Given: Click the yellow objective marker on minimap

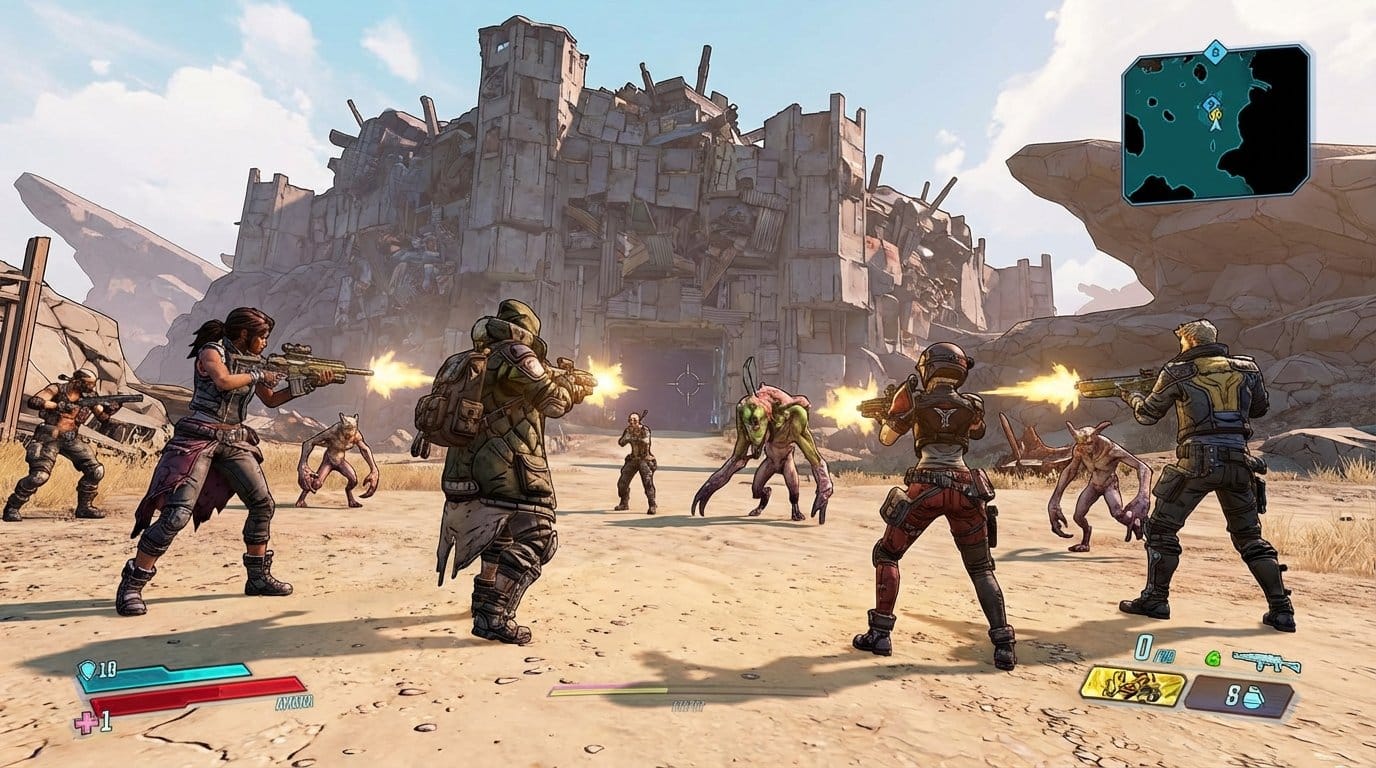Looking at the screenshot, I should [1215, 115].
